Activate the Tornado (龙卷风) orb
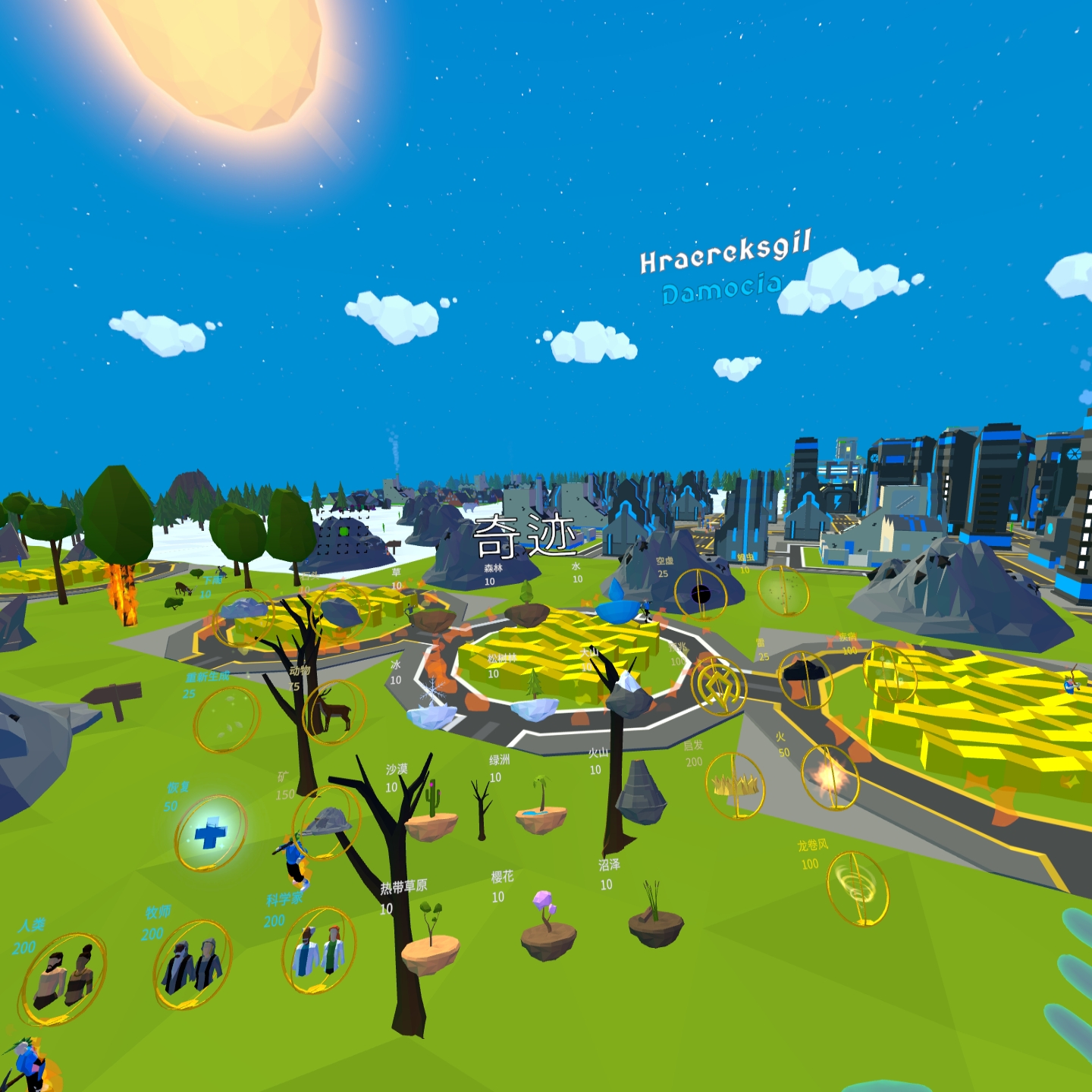 point(858,888)
